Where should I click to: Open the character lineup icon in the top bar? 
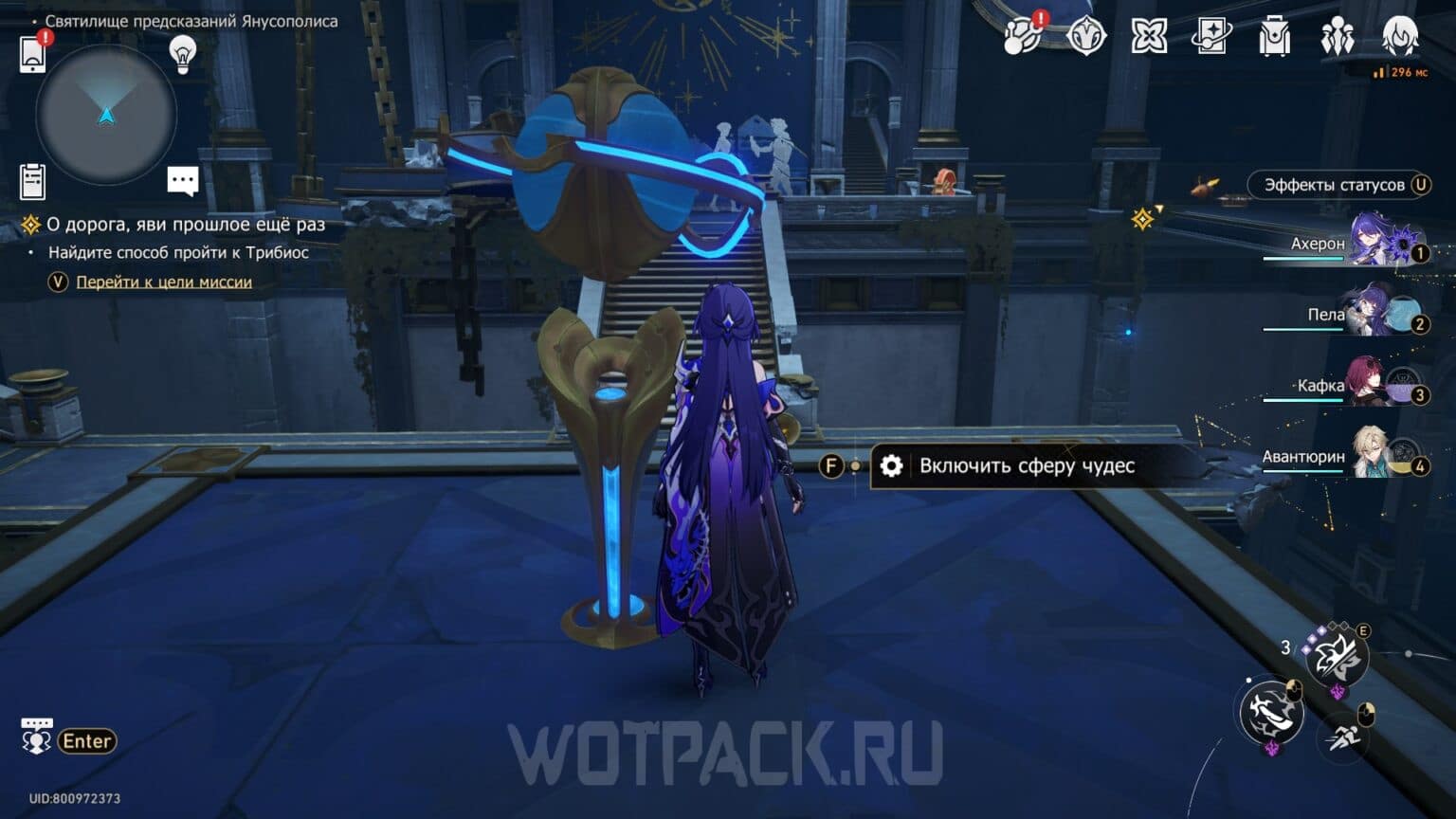(1339, 36)
